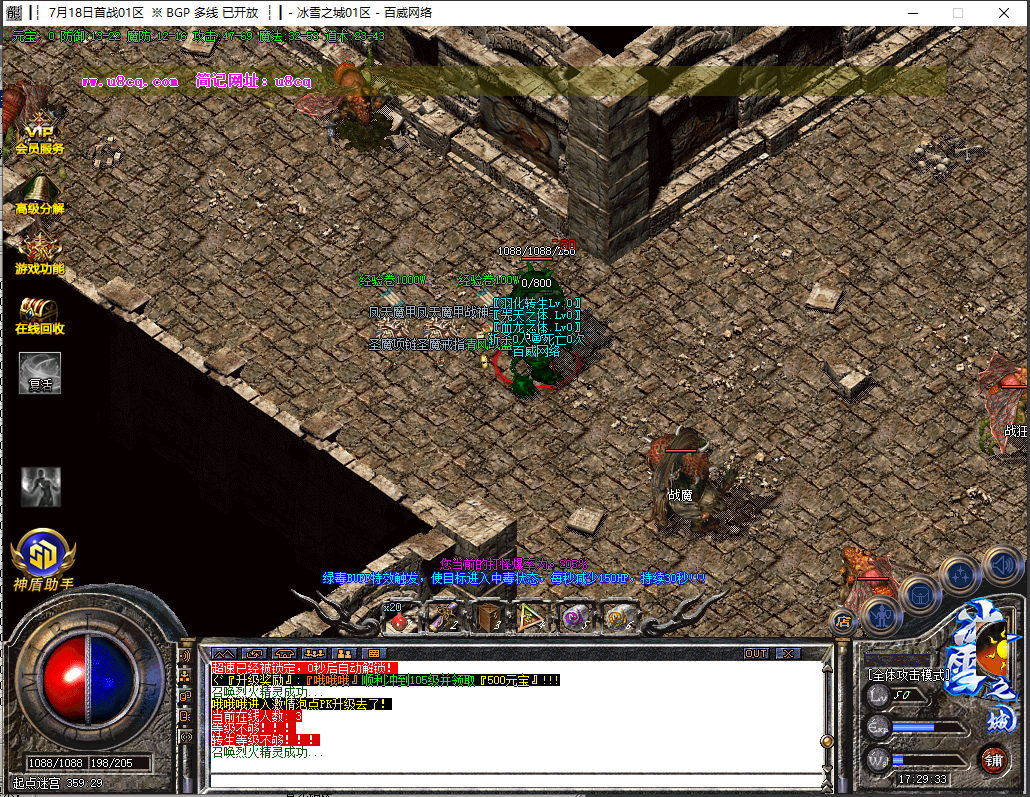Screen dimensions: 1030x797
Task: Click the OUT button on chat panel
Action: click(x=757, y=653)
